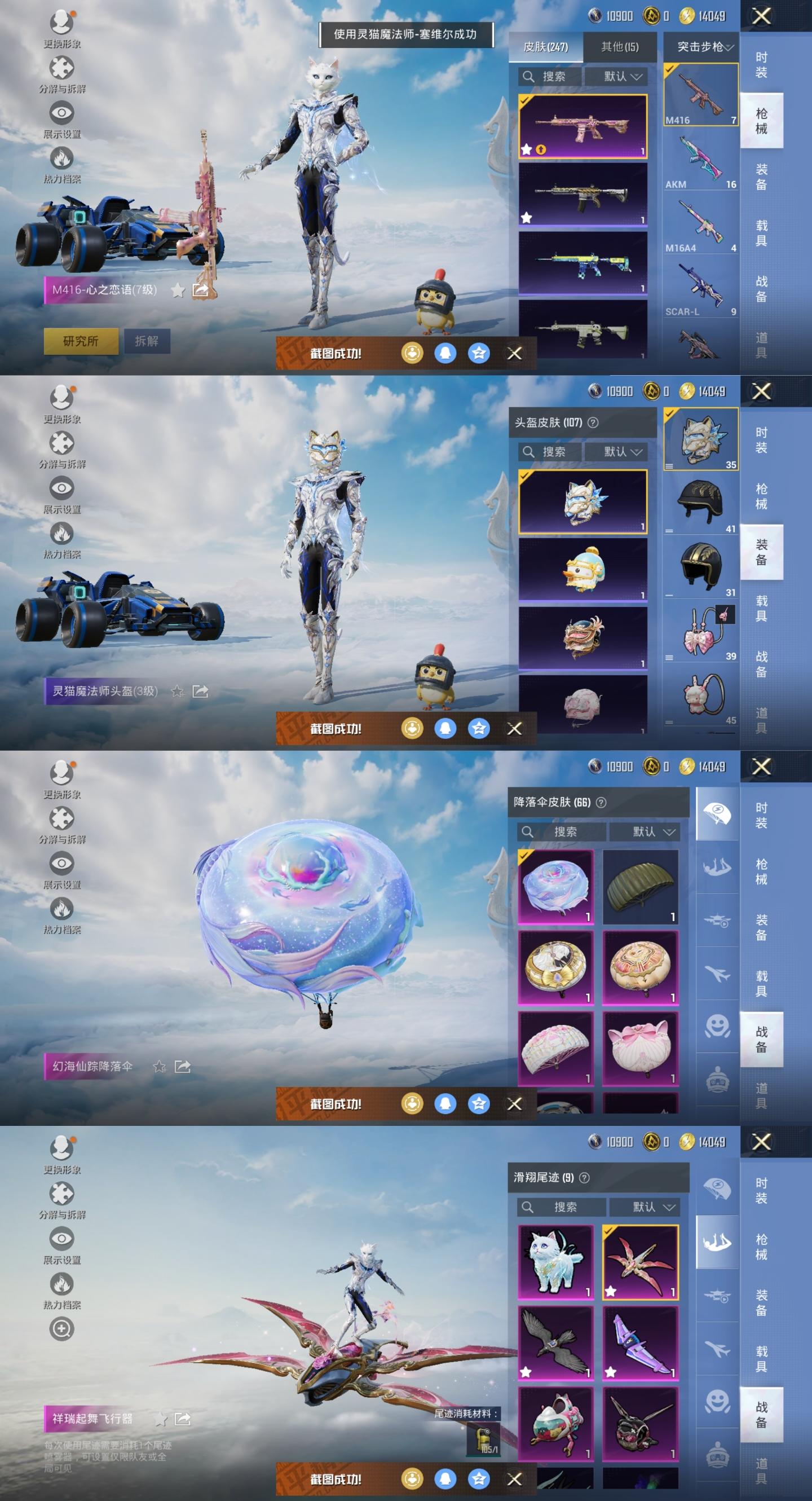The width and height of the screenshot is (812, 1501).
Task: Select the AKM weapon entry
Action: [x=701, y=162]
